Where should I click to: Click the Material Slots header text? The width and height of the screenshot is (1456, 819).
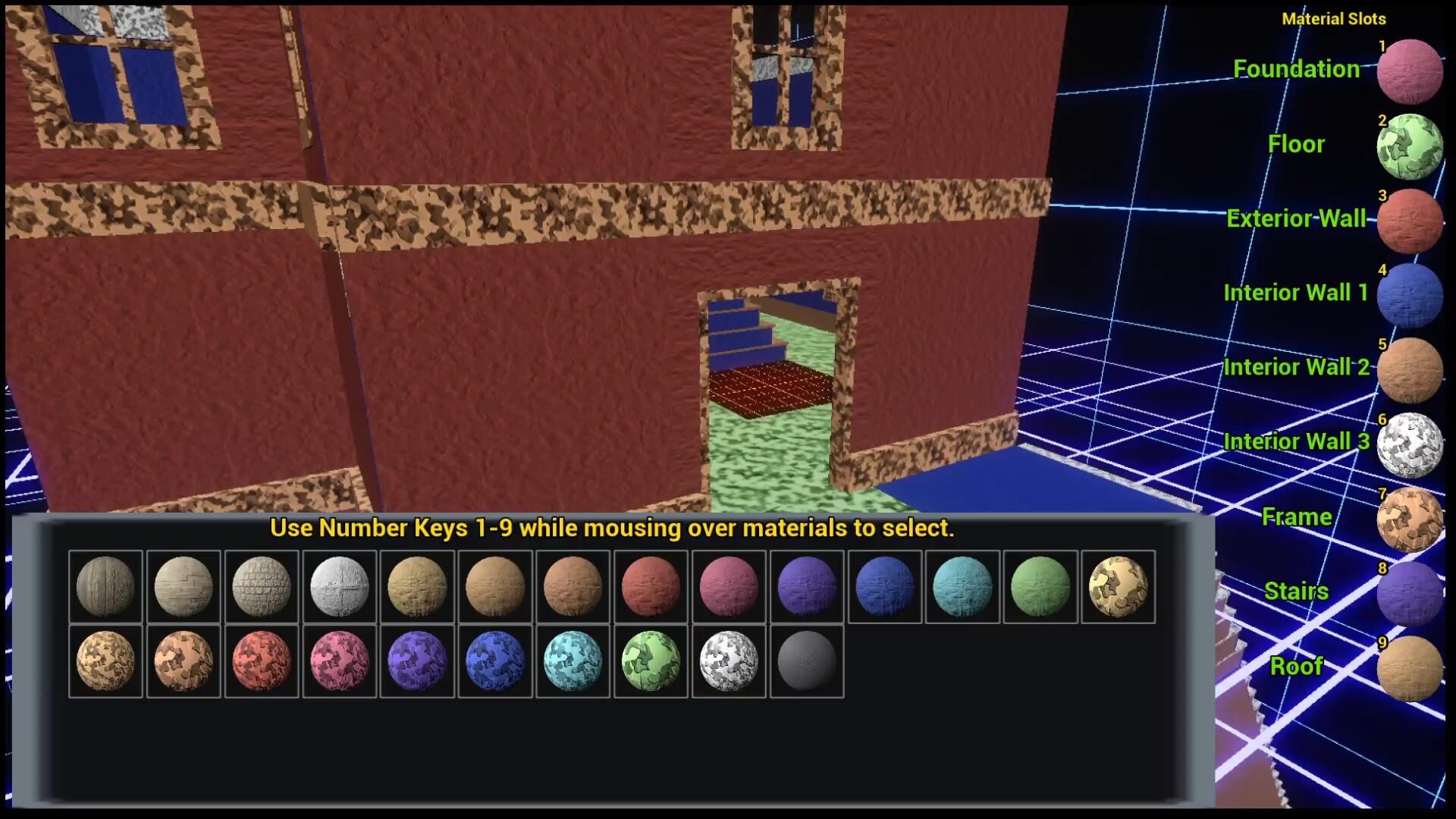pyautogui.click(x=1333, y=19)
